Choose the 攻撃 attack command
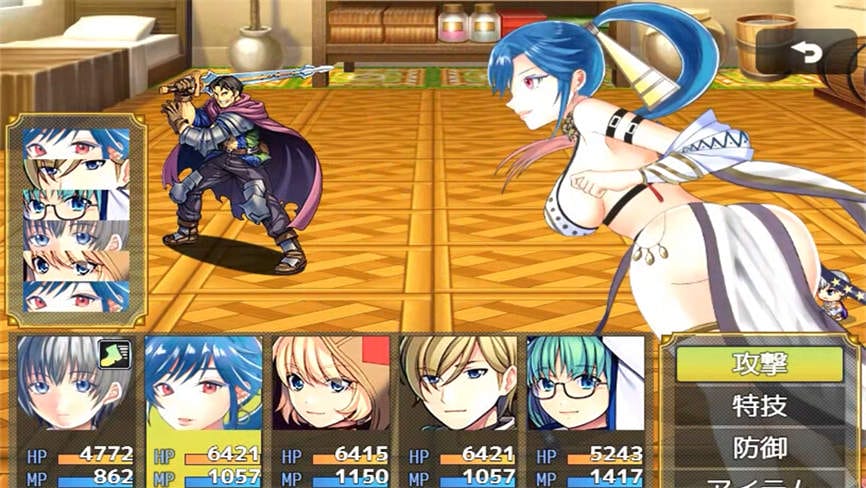This screenshot has width=866, height=488. 760,364
